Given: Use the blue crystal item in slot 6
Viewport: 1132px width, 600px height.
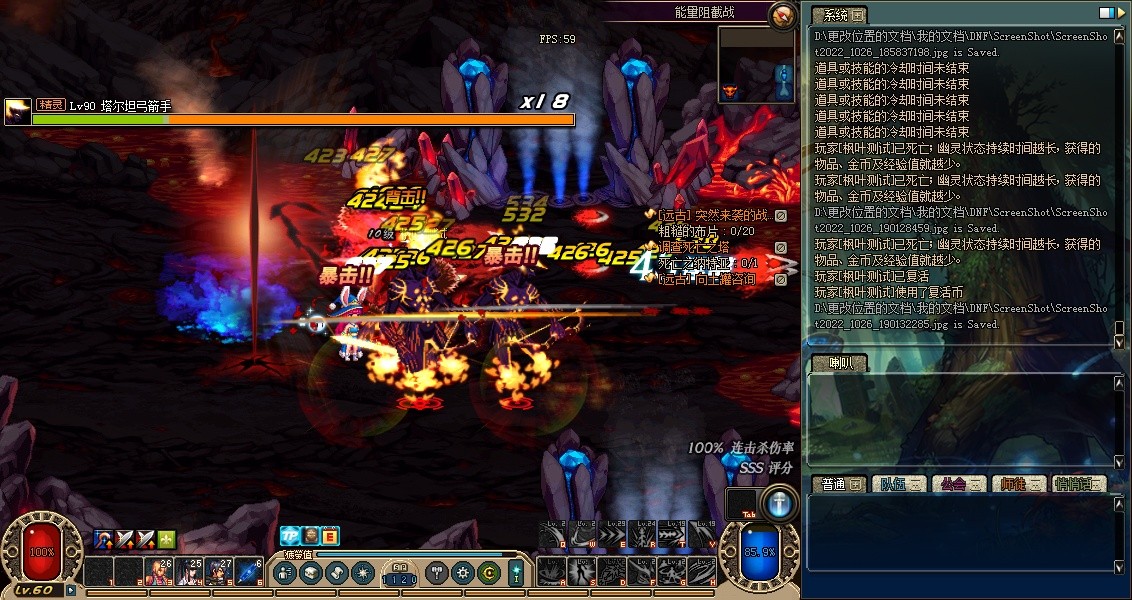Looking at the screenshot, I should point(249,571).
